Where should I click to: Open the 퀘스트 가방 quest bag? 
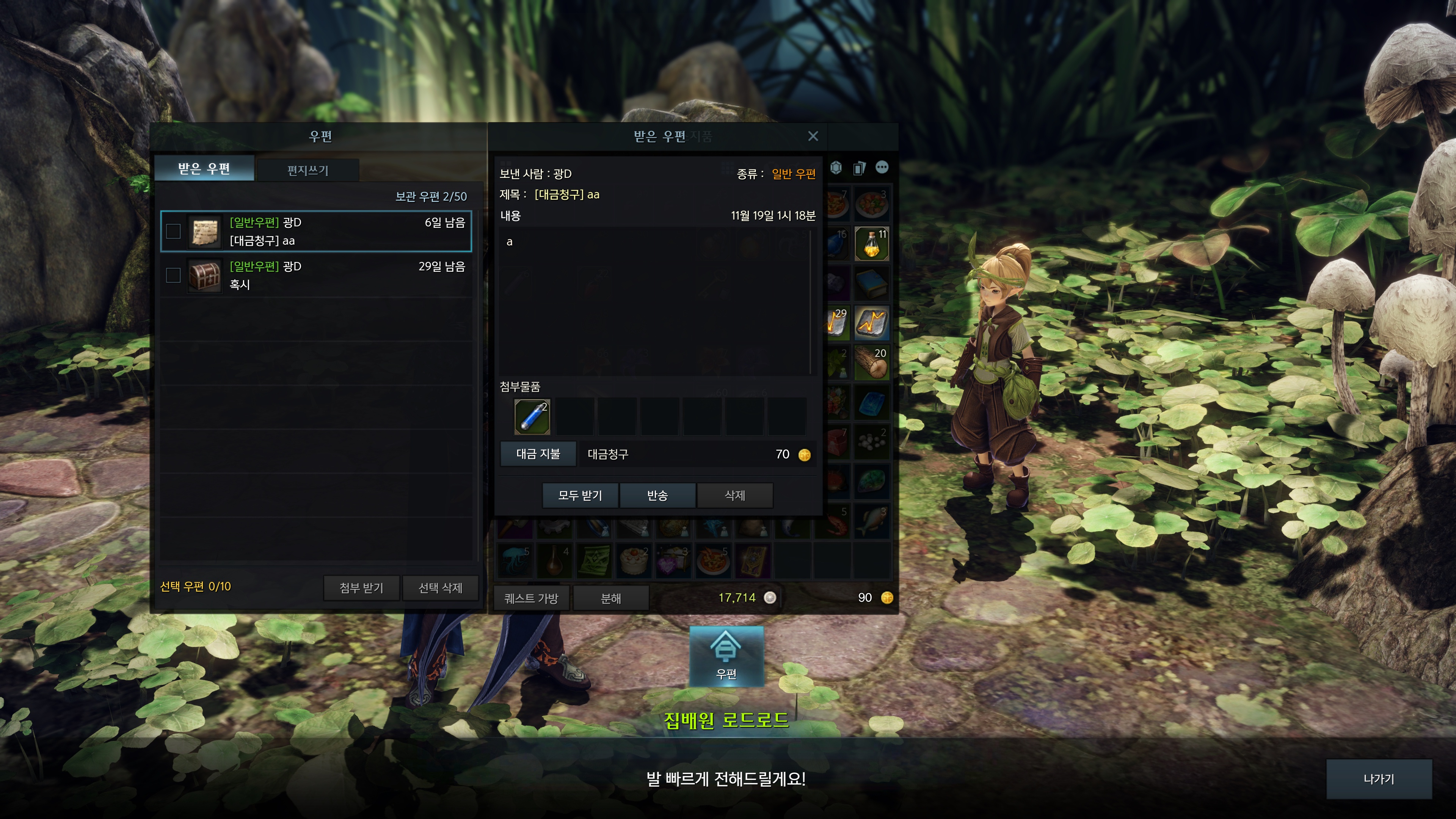pyautogui.click(x=531, y=598)
